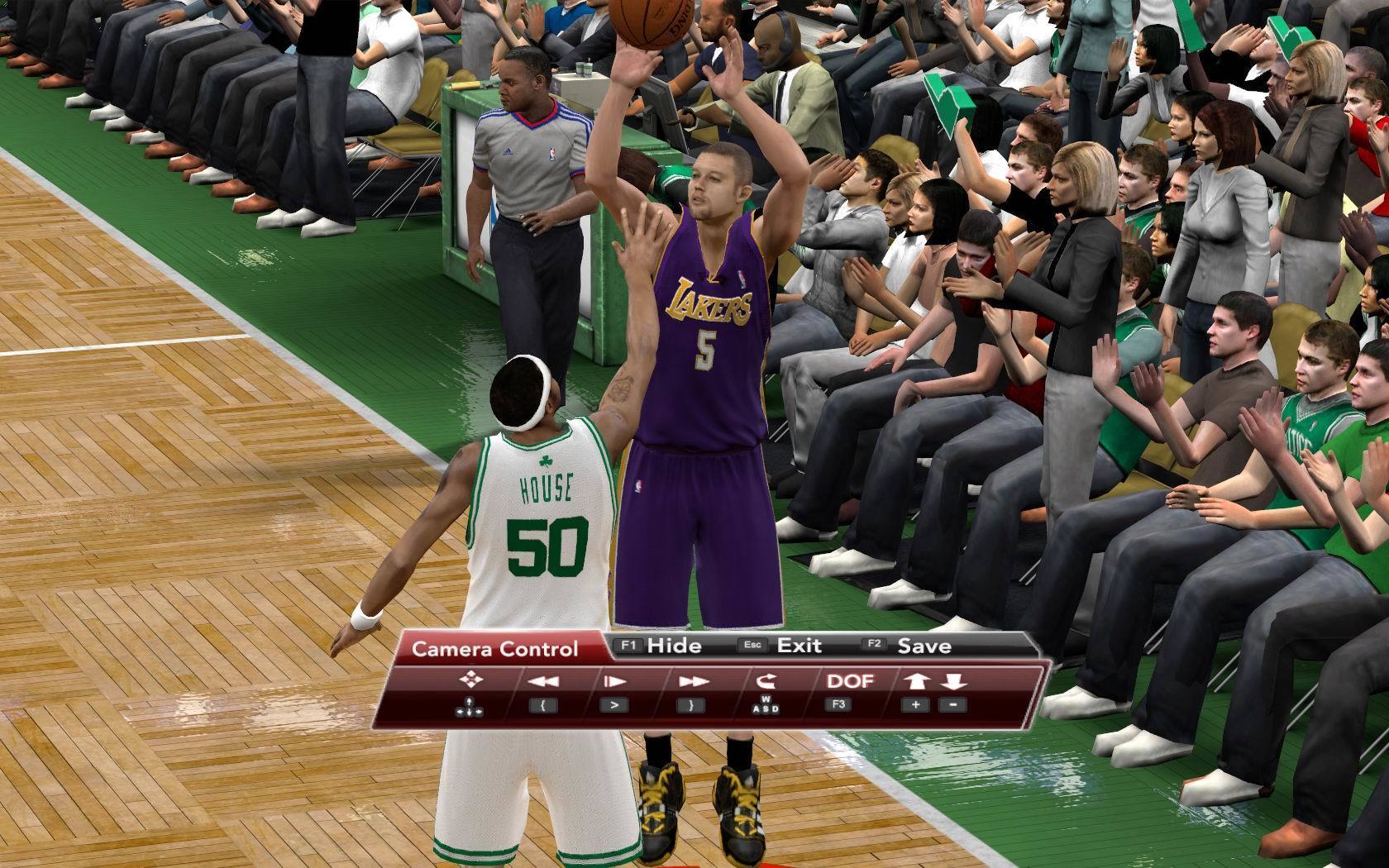Toggle the DOF depth-of-field effect

click(x=849, y=680)
